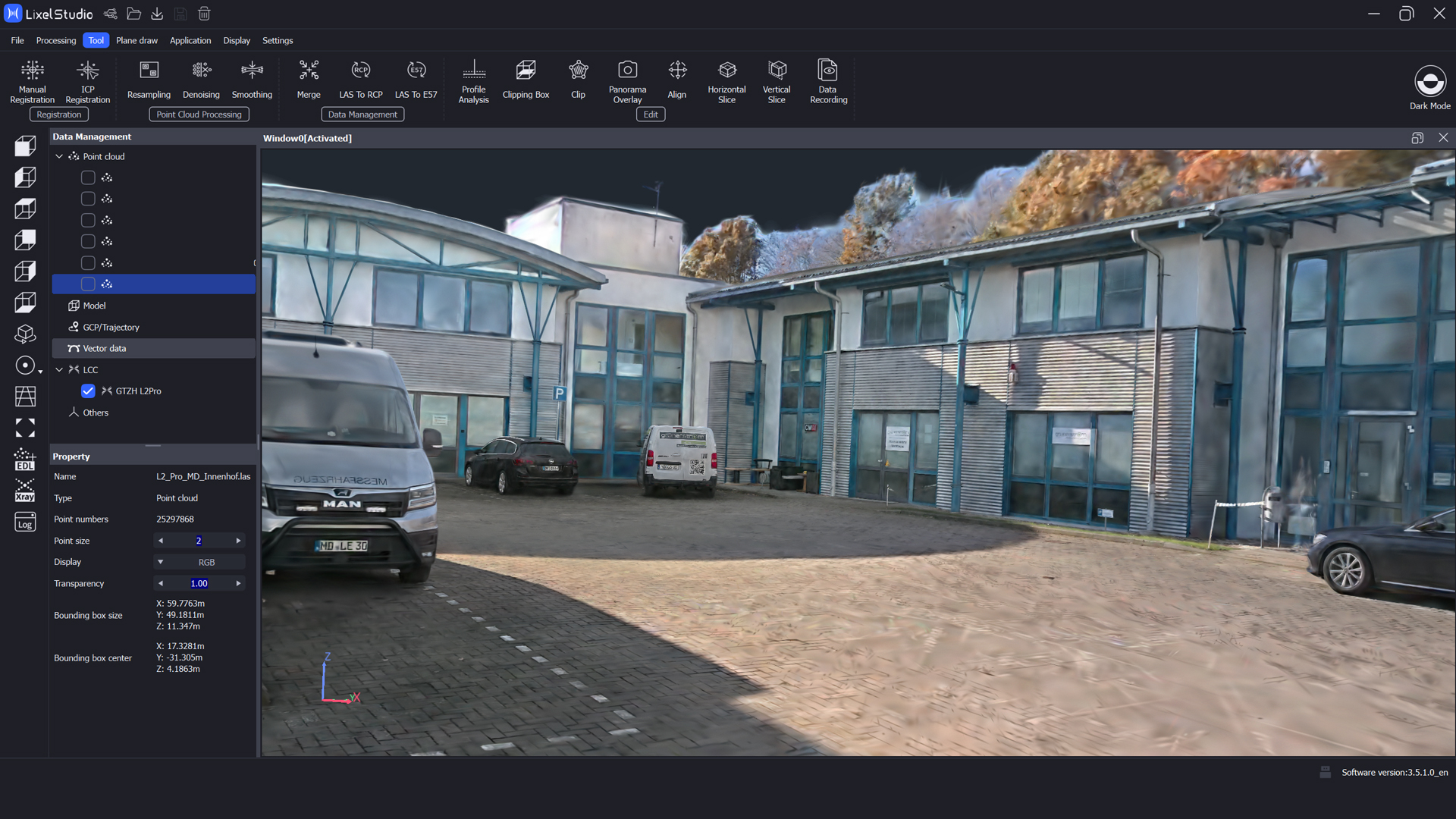Open the Display mode RGB dropdown
This screenshot has height=819, width=1456.
(x=161, y=562)
